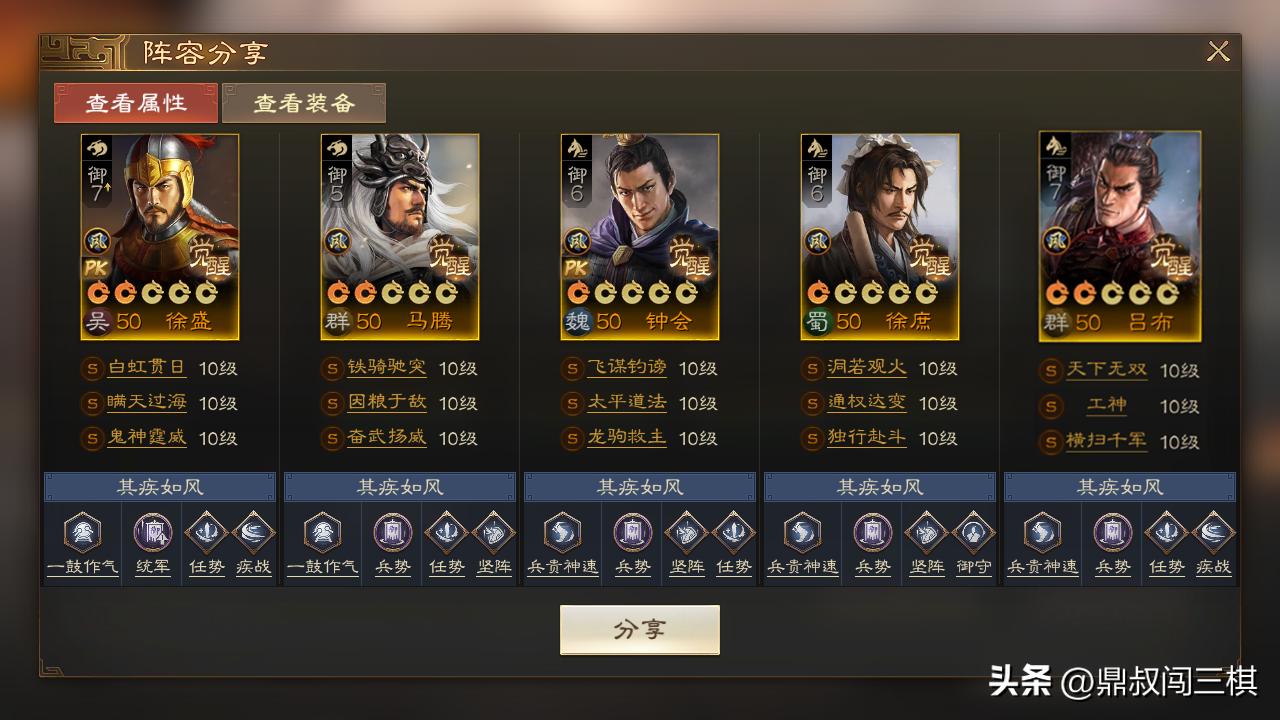The image size is (1280, 720).
Task: Choose the 钟会 general card
Action: click(x=640, y=237)
